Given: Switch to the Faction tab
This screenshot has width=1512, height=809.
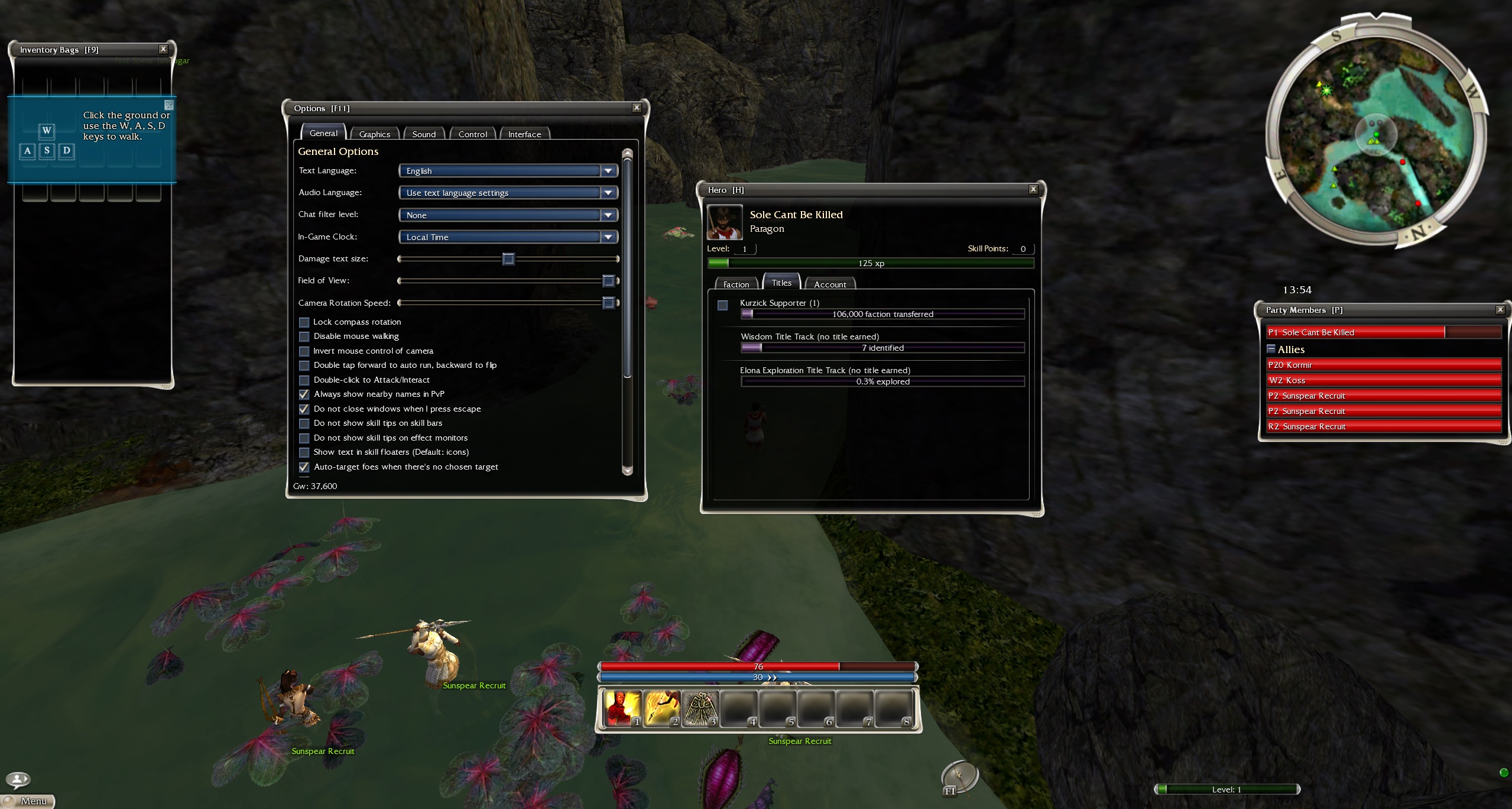Looking at the screenshot, I should (x=736, y=284).
